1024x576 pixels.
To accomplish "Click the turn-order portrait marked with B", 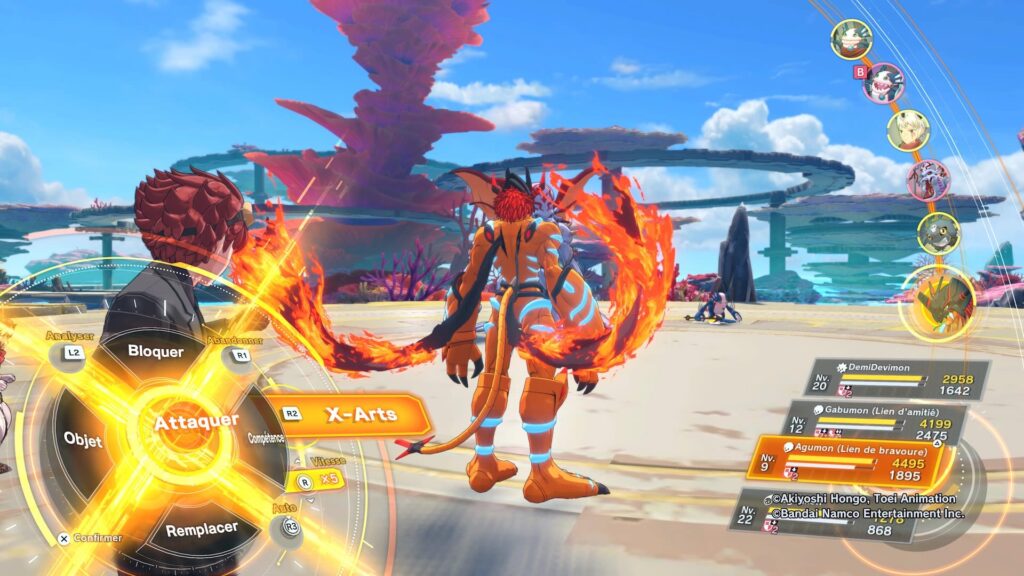I will pos(884,84).
